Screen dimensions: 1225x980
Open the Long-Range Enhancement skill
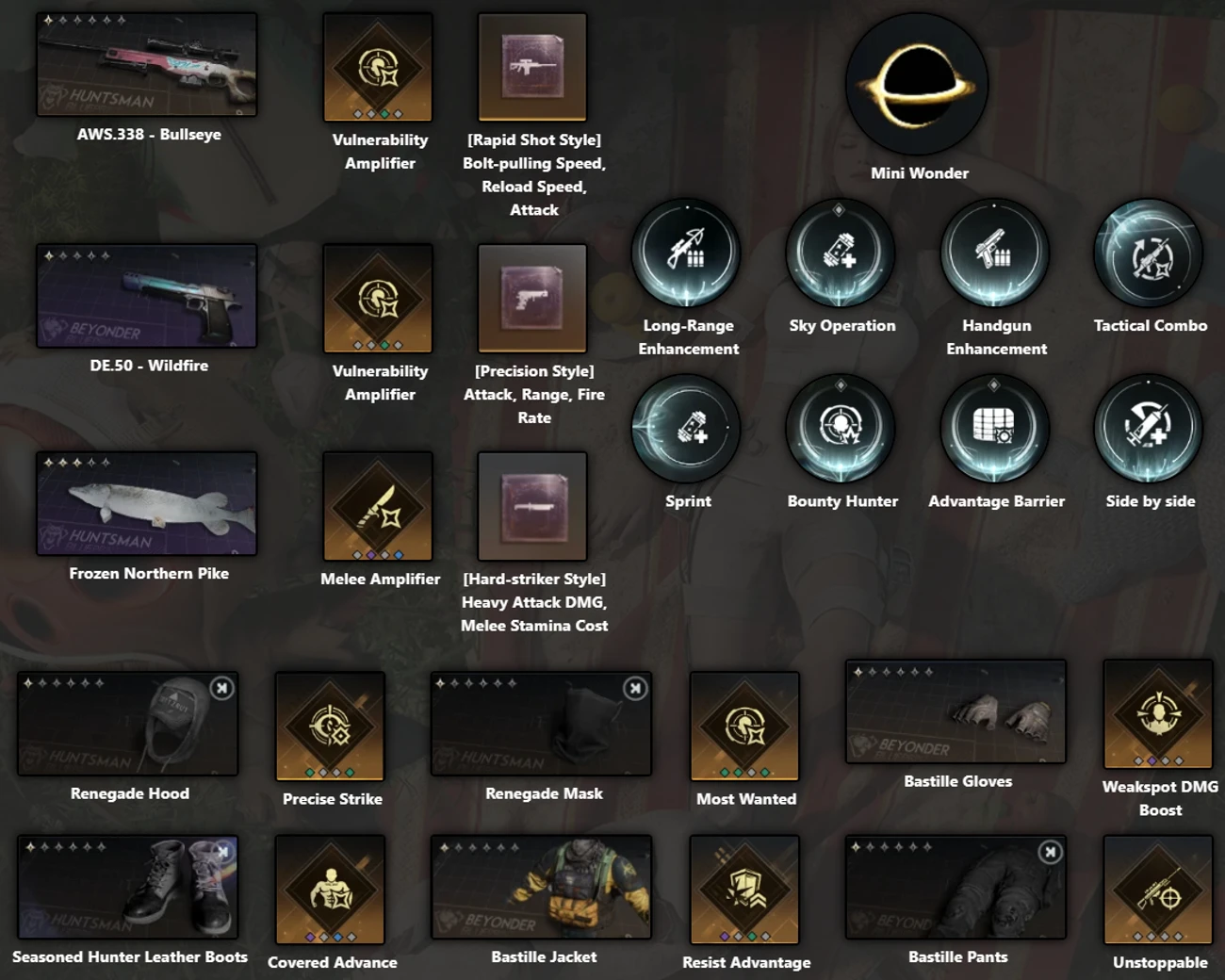pyautogui.click(x=687, y=253)
